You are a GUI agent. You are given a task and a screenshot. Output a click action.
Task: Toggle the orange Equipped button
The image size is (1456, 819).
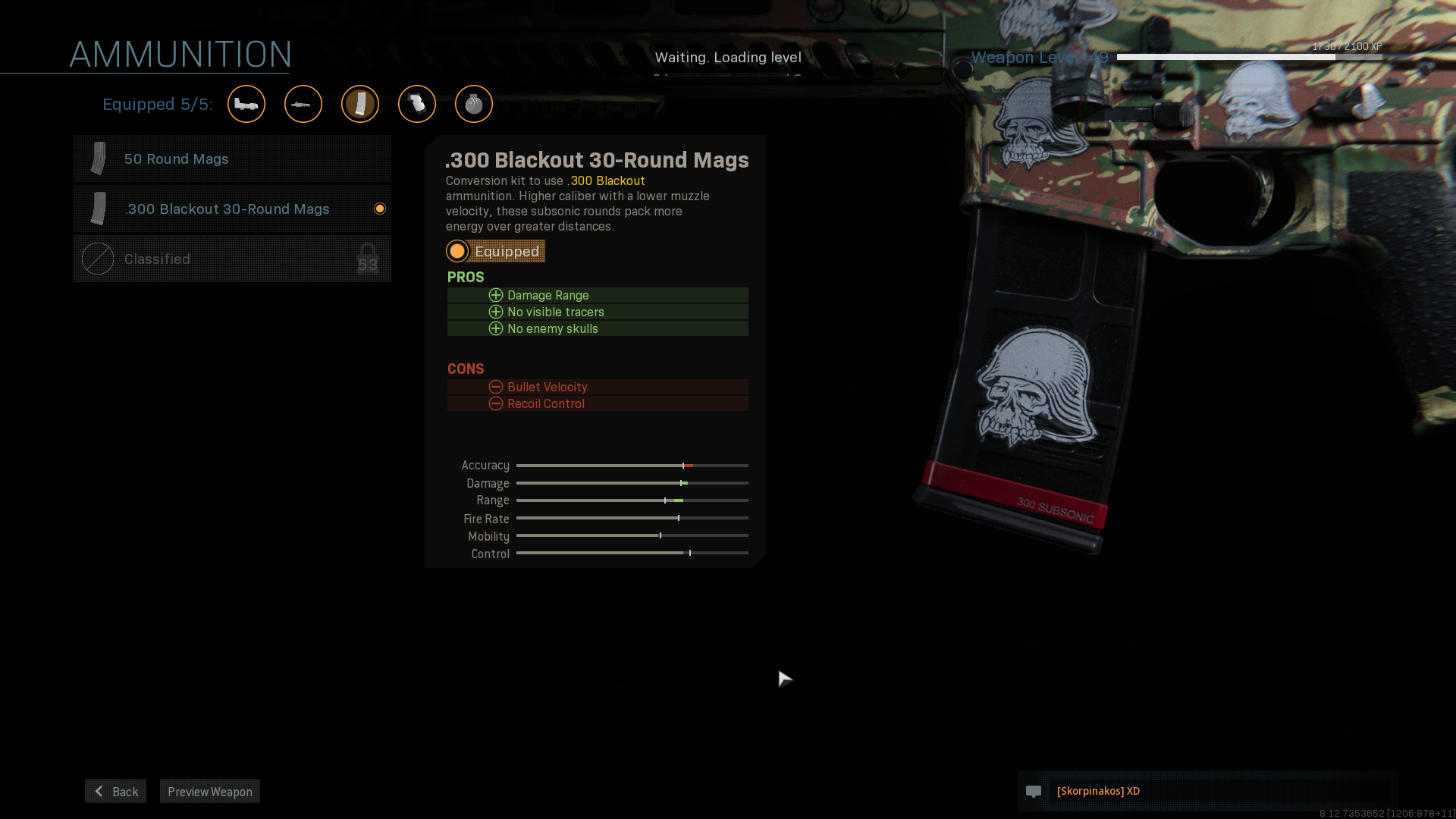[496, 252]
